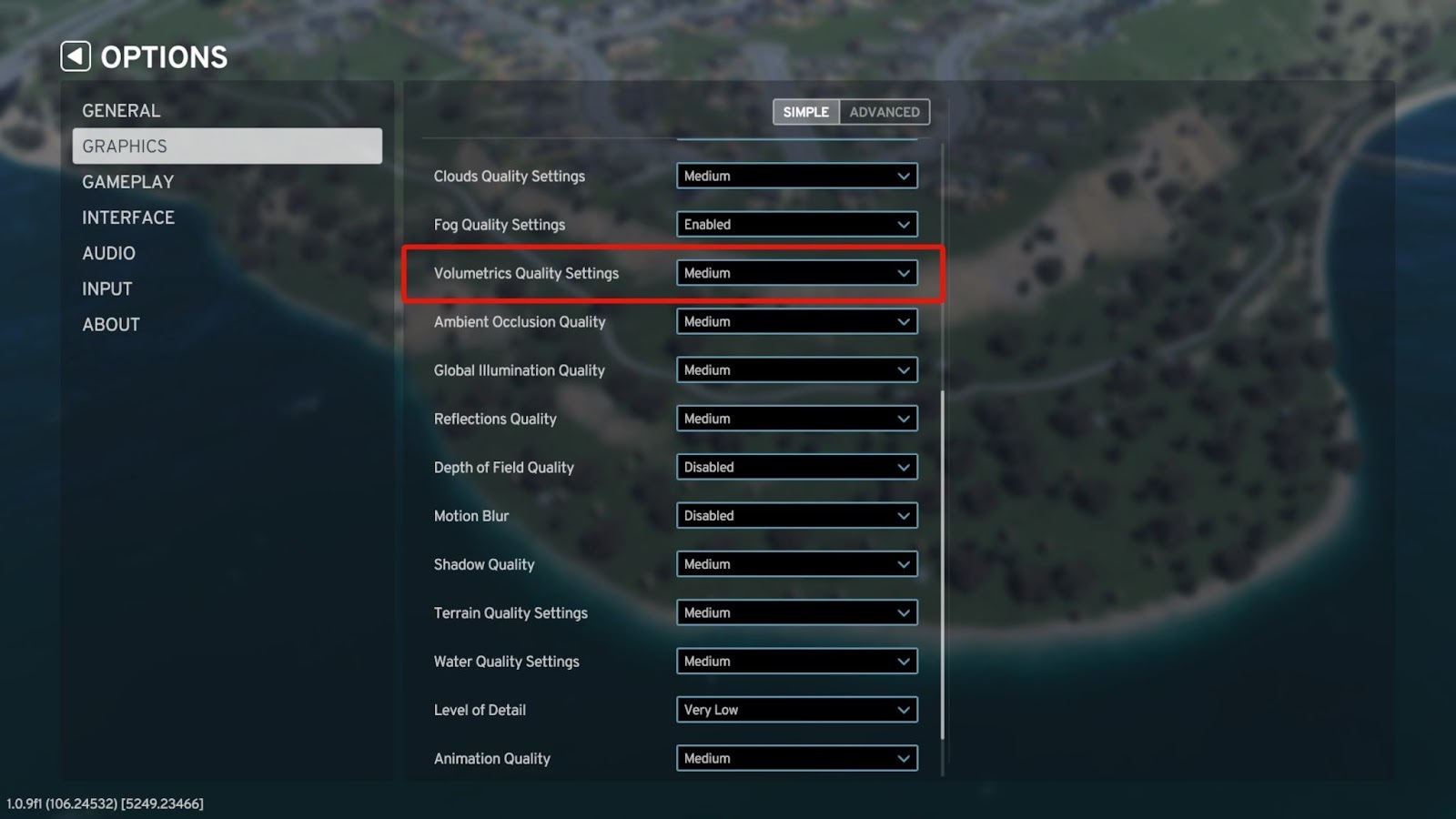Open the Depth of Field Quality dropdown

pyautogui.click(x=796, y=467)
